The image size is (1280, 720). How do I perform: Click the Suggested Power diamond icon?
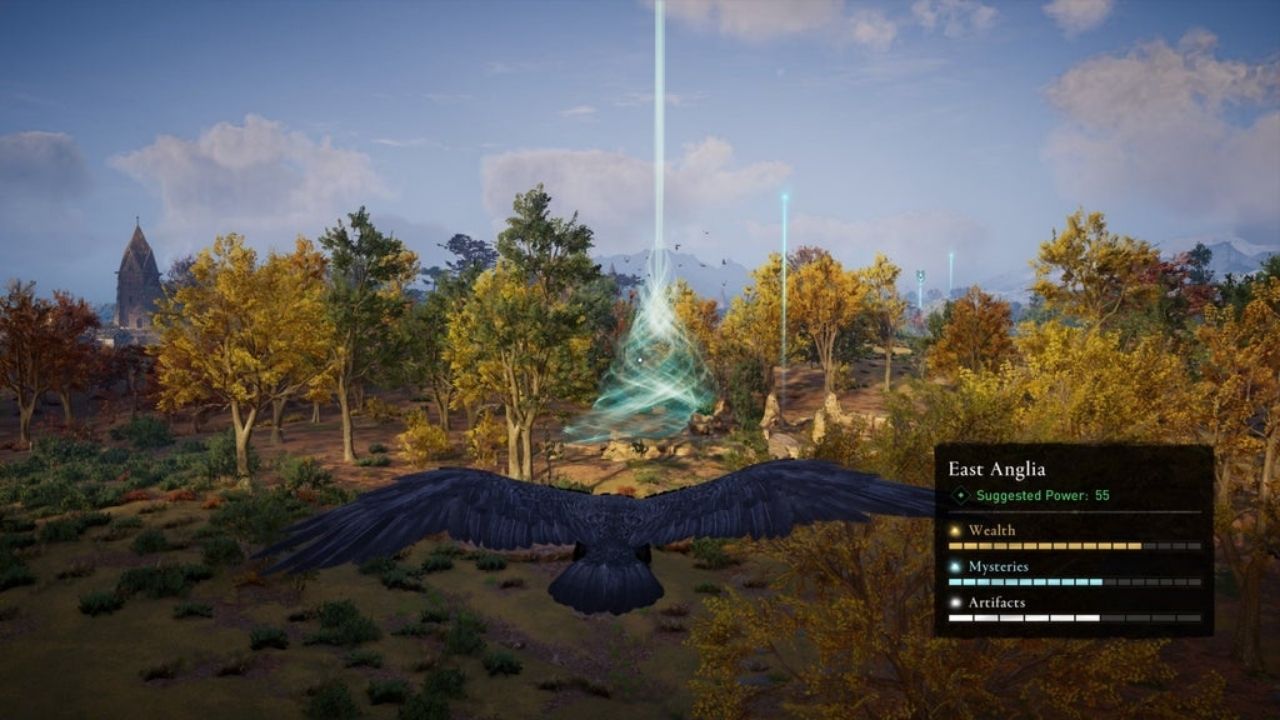pos(960,495)
